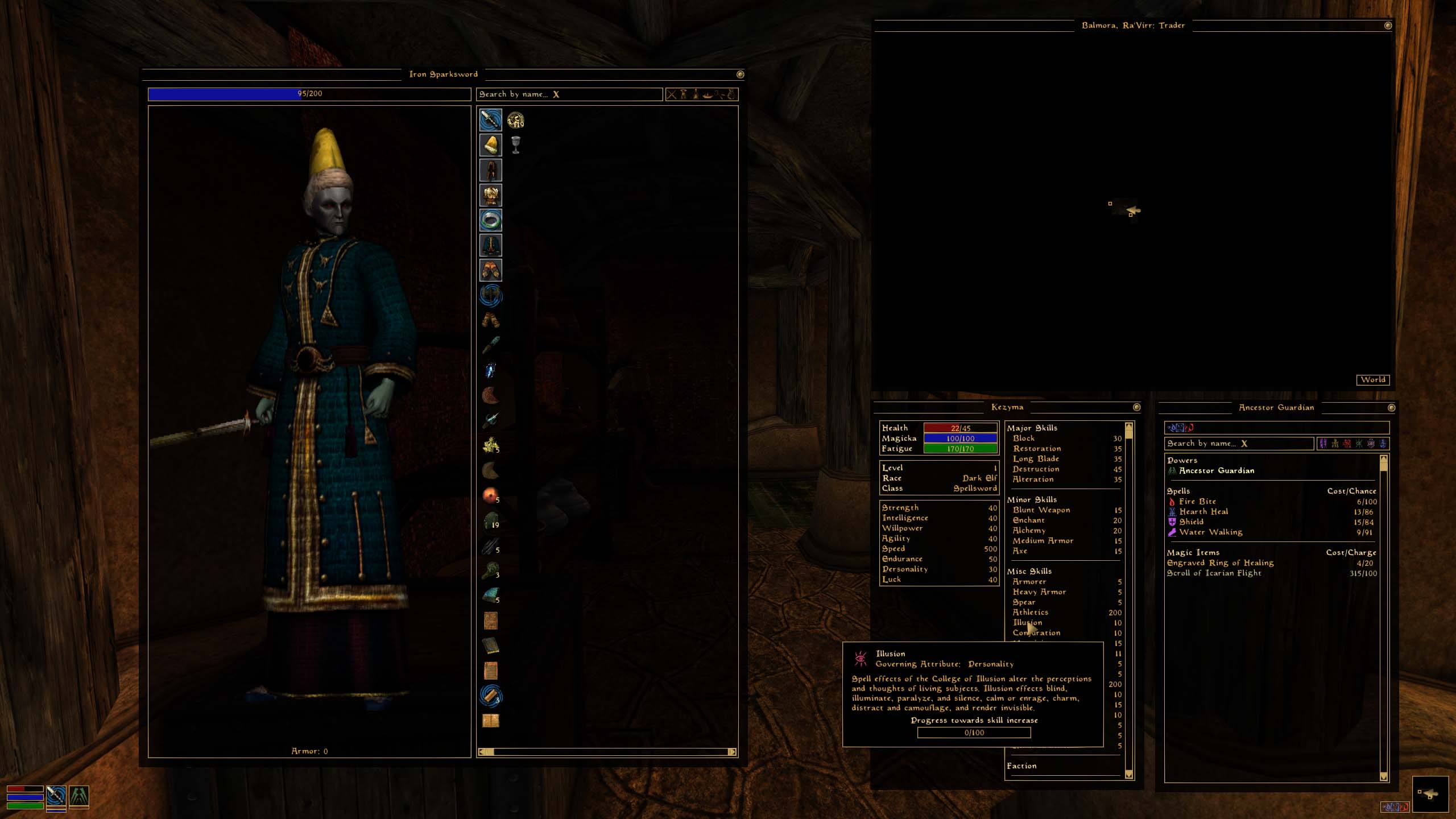Pick the Ancestor Guardian power

pos(1216,471)
